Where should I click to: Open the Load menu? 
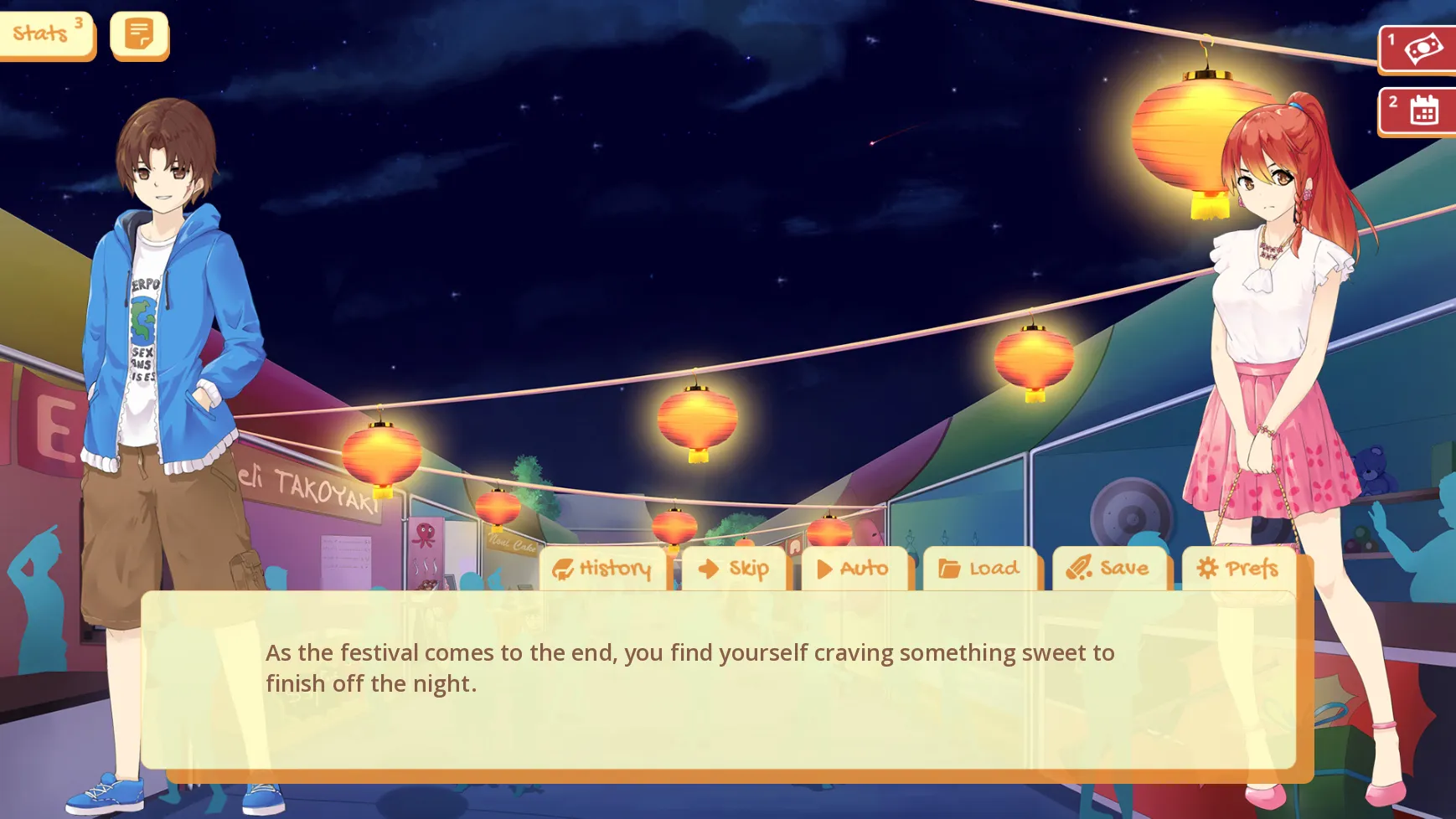click(979, 569)
